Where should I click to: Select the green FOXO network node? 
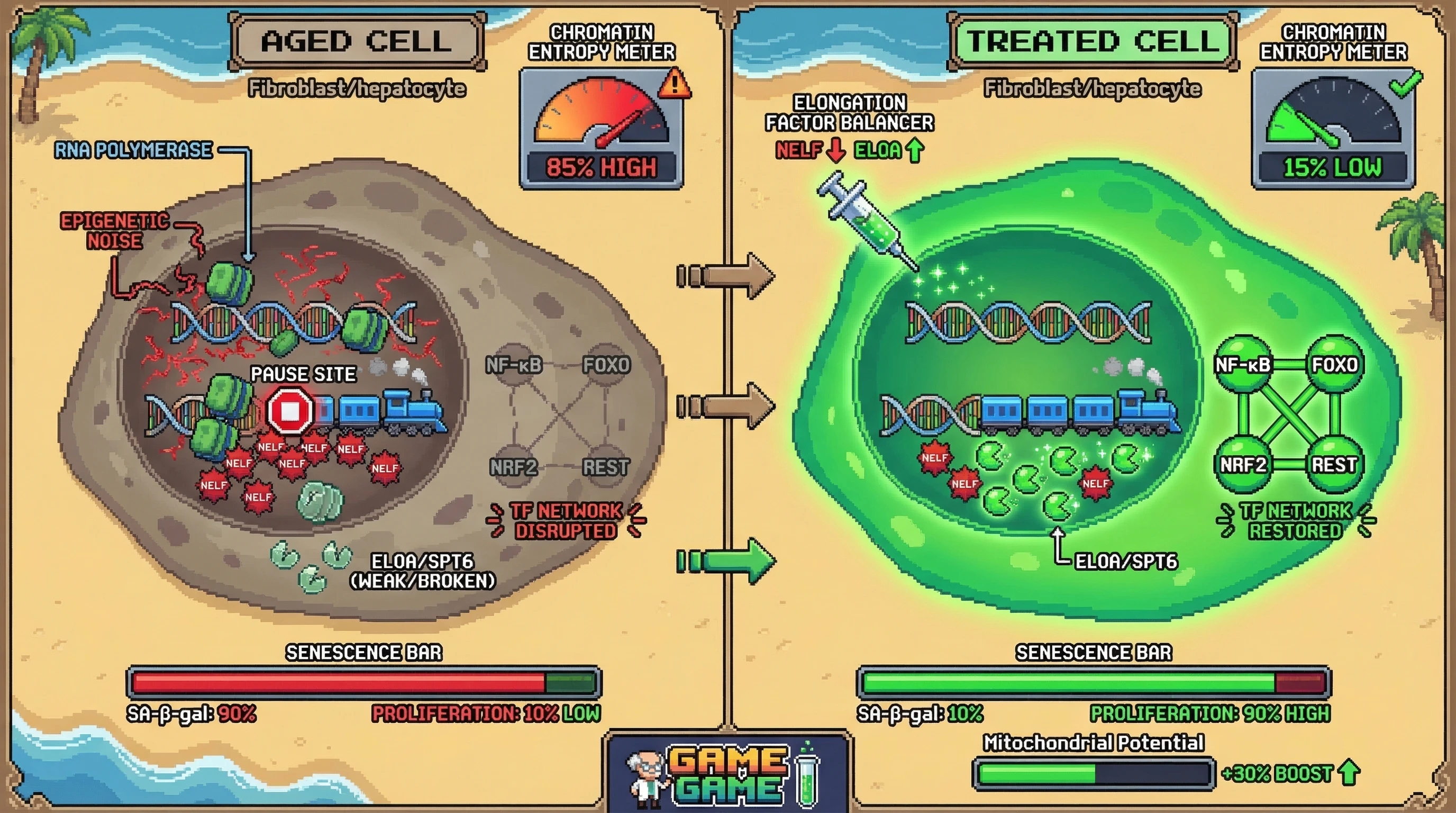[1334, 365]
